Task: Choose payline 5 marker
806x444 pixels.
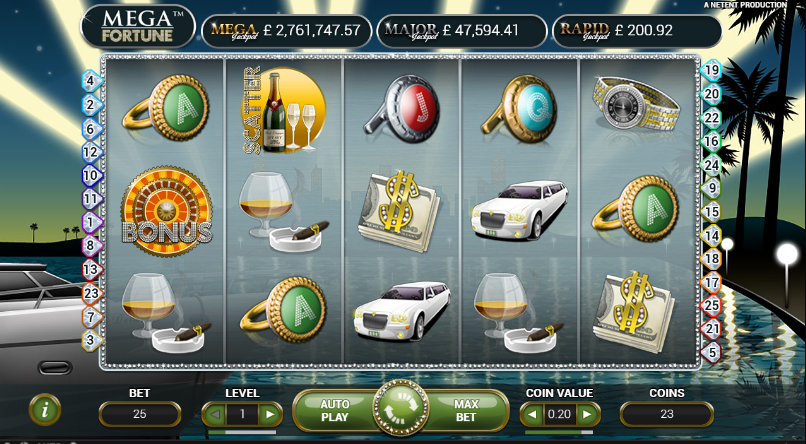Action: [x=712, y=352]
